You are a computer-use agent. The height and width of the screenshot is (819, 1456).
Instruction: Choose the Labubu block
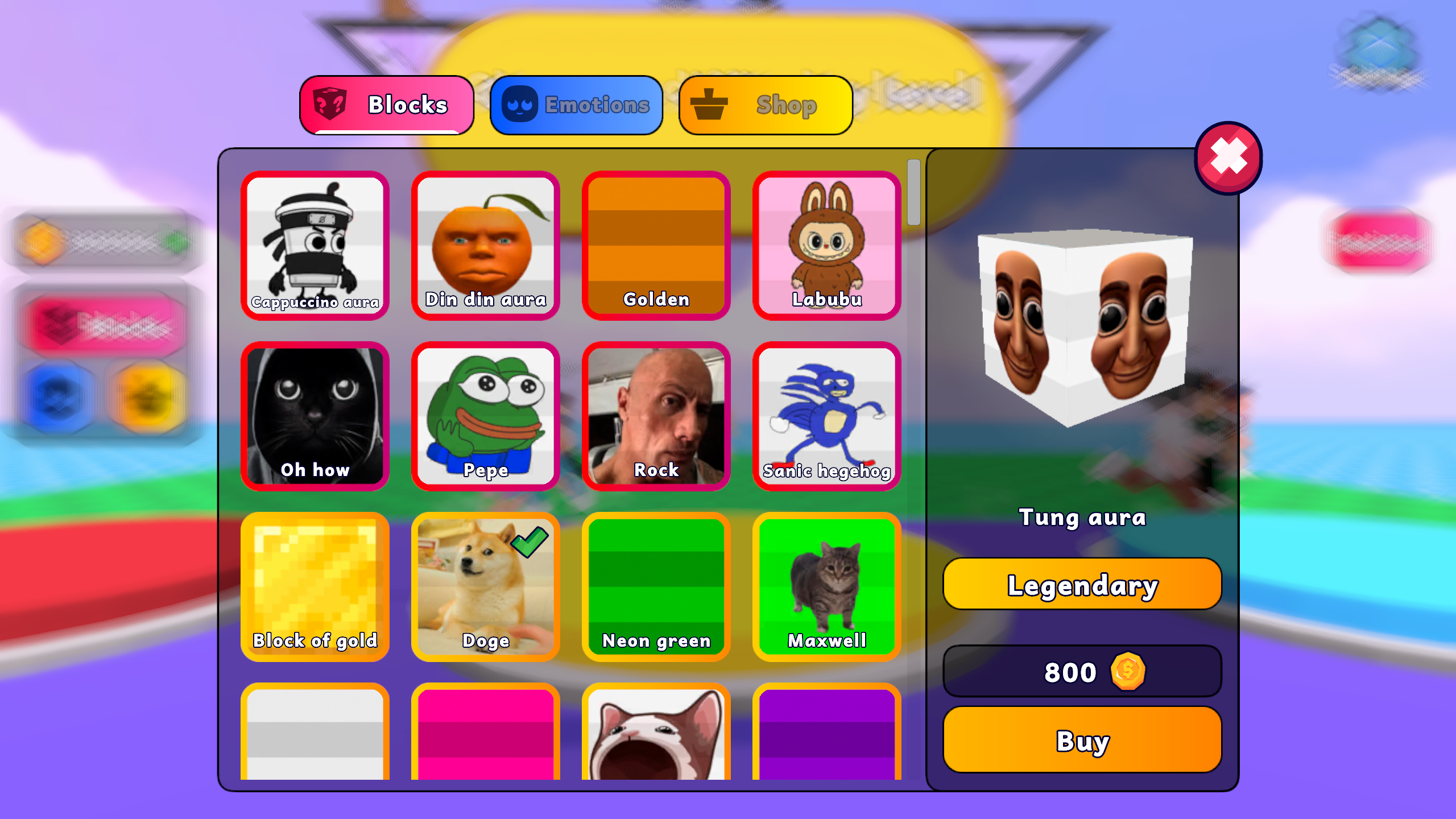point(826,246)
